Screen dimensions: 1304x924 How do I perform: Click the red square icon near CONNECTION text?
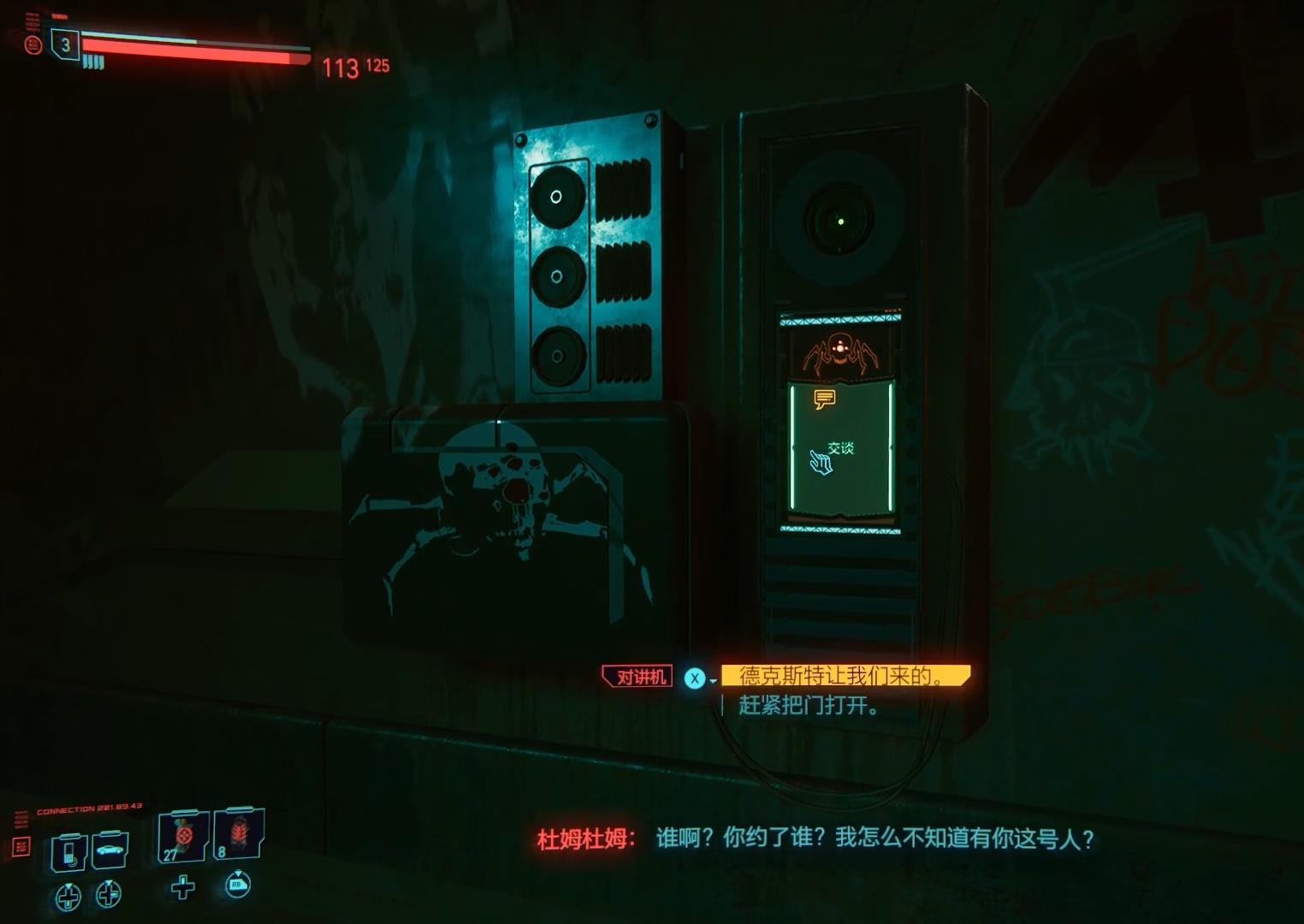[21, 847]
